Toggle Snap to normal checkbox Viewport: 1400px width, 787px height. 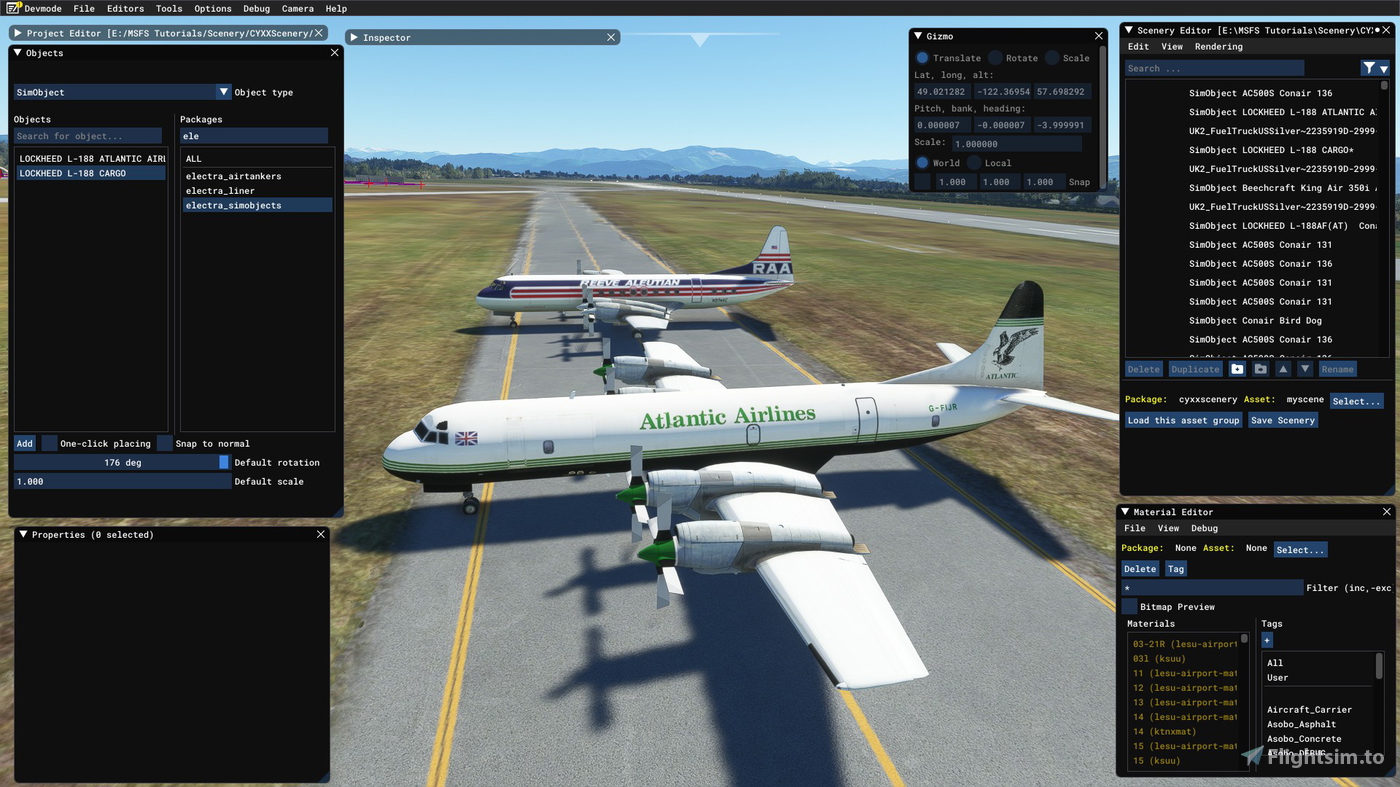165,443
